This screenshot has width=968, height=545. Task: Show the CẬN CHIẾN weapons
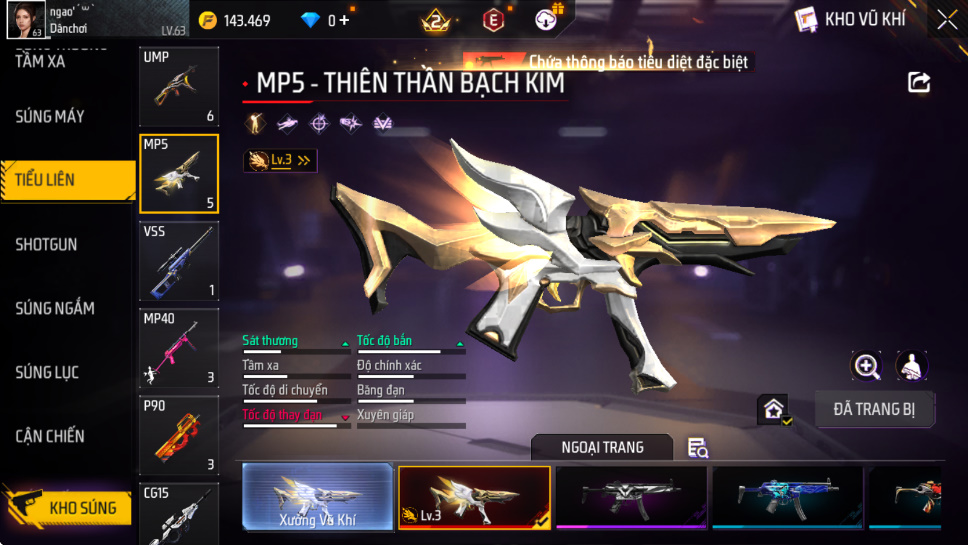[x=50, y=436]
